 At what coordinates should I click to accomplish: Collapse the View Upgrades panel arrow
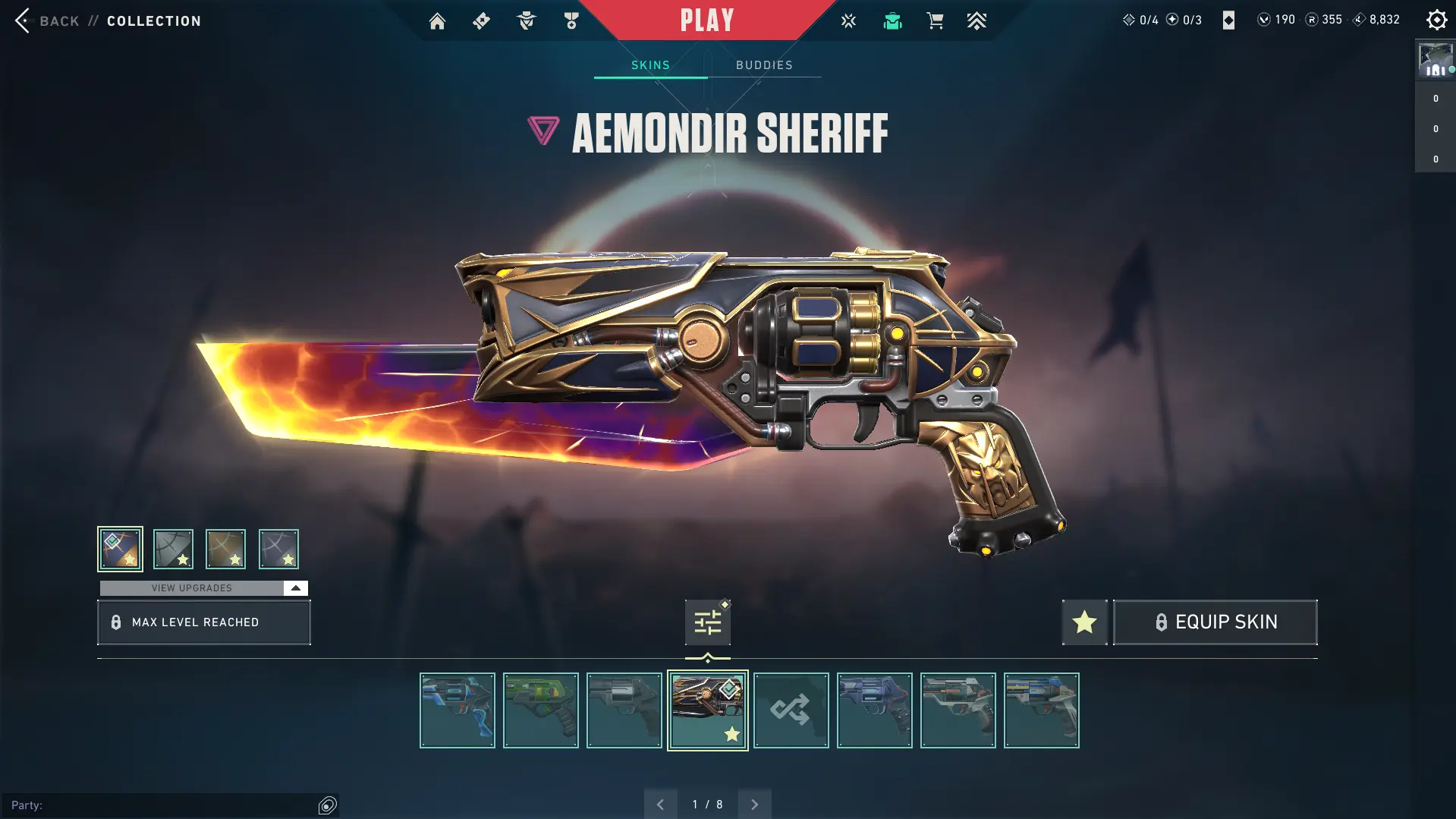[294, 587]
